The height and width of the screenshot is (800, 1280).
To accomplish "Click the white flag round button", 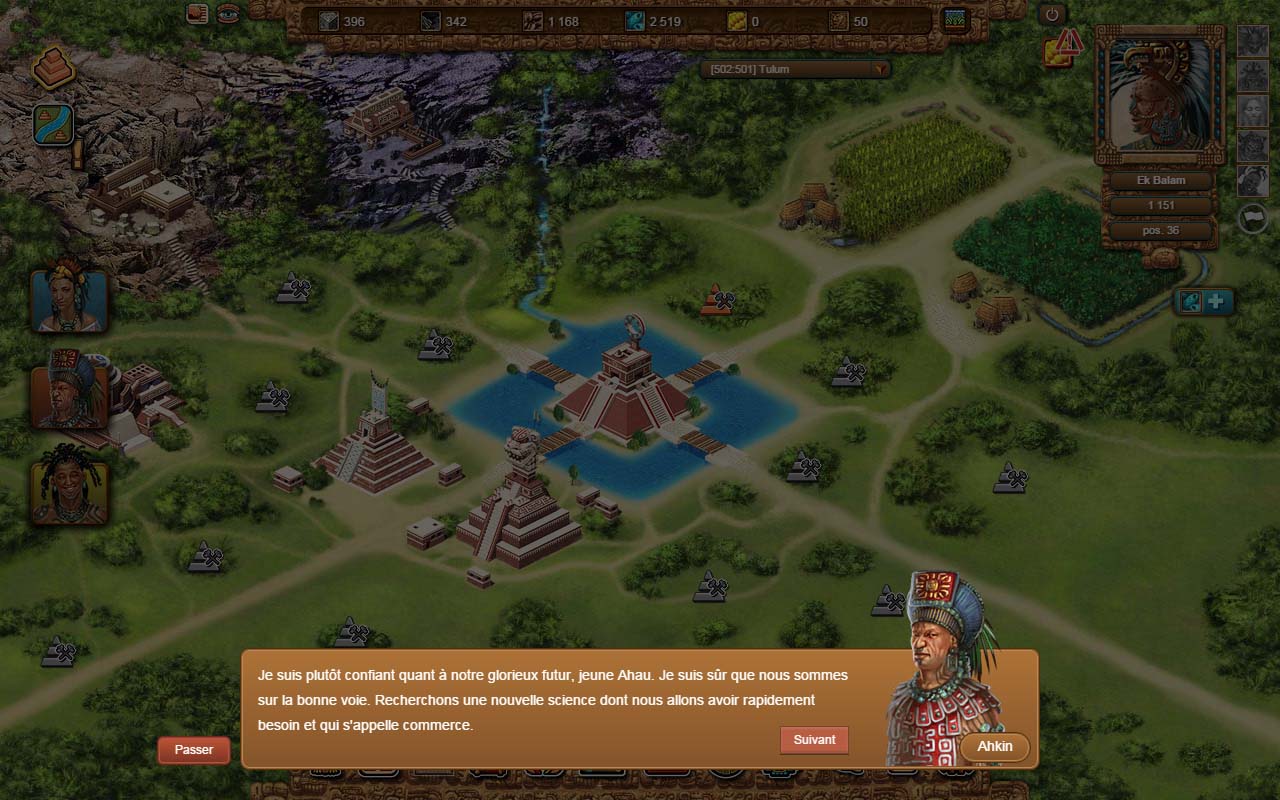I will (1253, 218).
